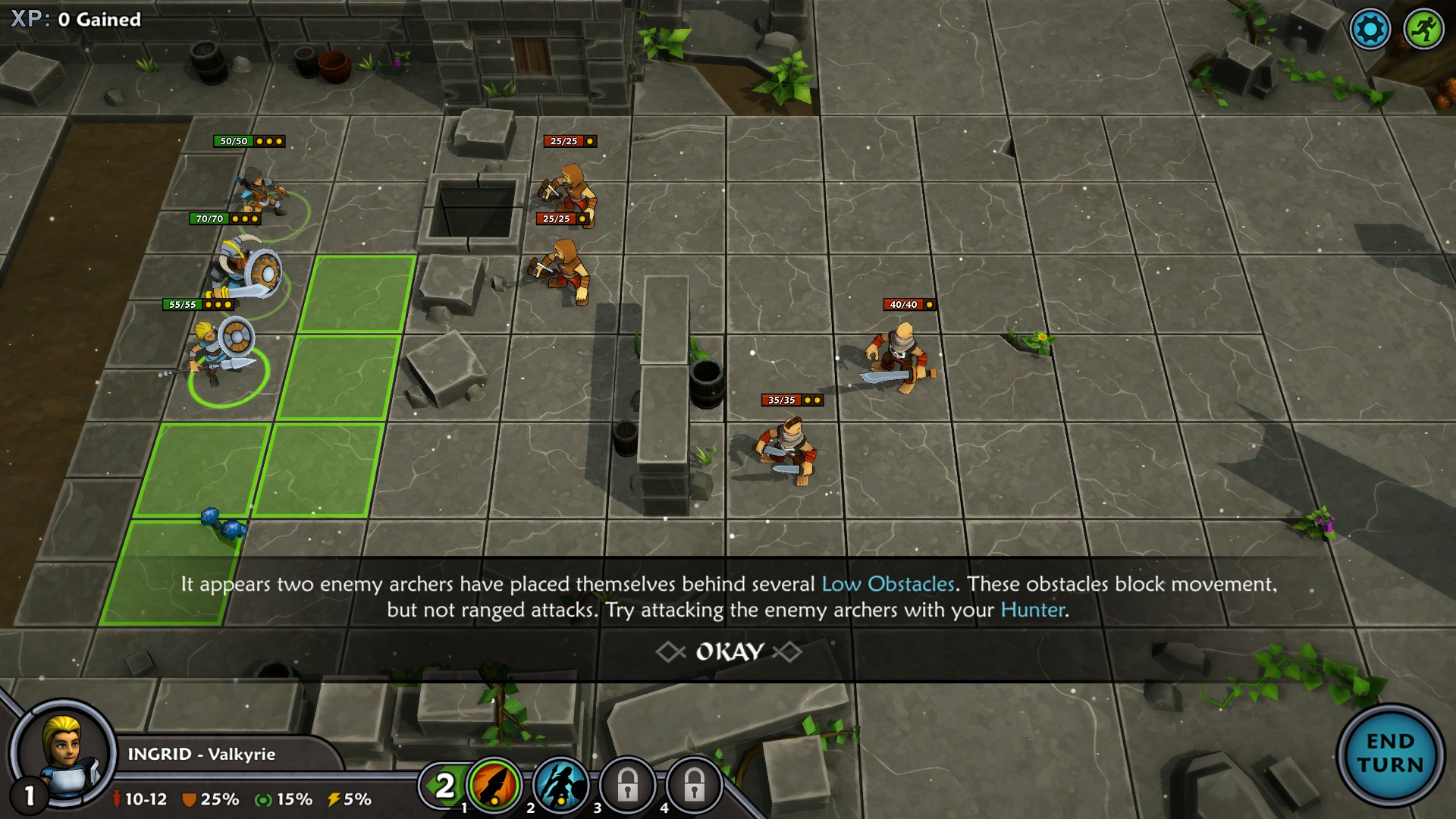Use the blue shield maiden ability
The height and width of the screenshot is (819, 1456).
tap(561, 786)
